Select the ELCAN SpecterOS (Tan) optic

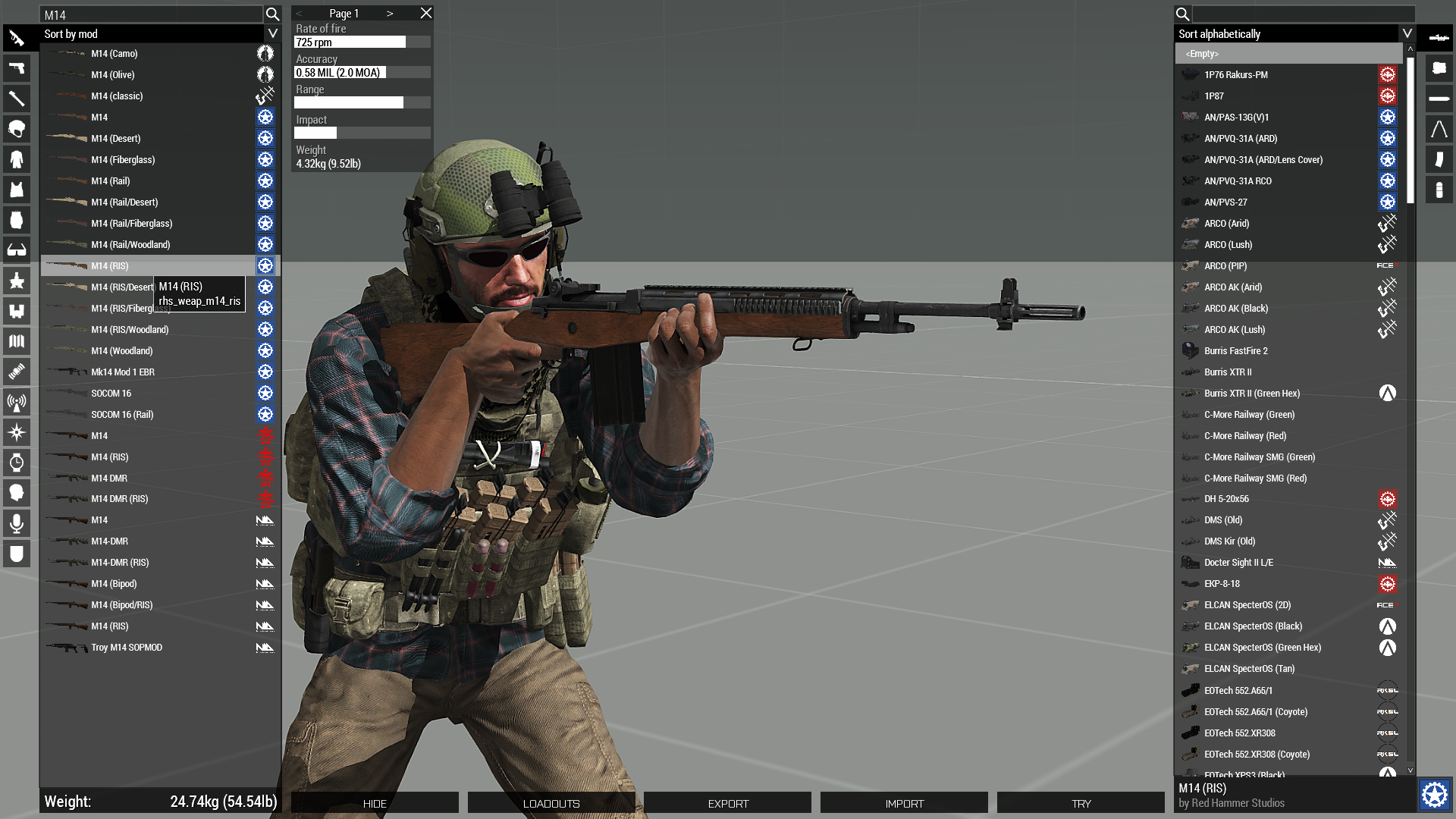pos(1249,669)
